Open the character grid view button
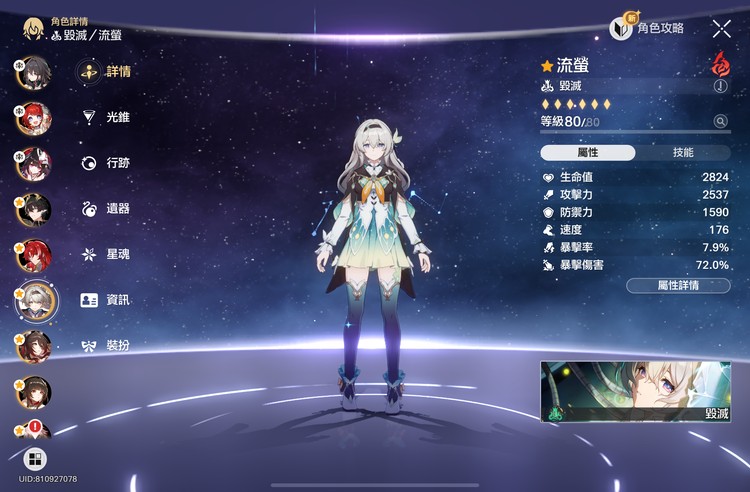This screenshot has width=750, height=492. point(35,459)
